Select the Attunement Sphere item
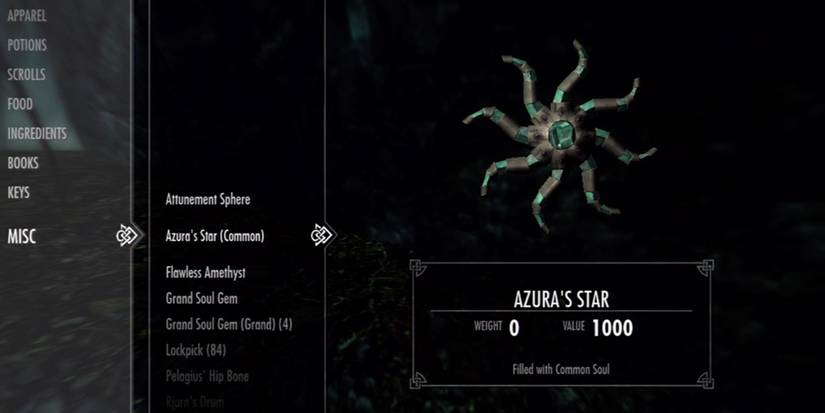825x413 pixels. click(x=208, y=199)
